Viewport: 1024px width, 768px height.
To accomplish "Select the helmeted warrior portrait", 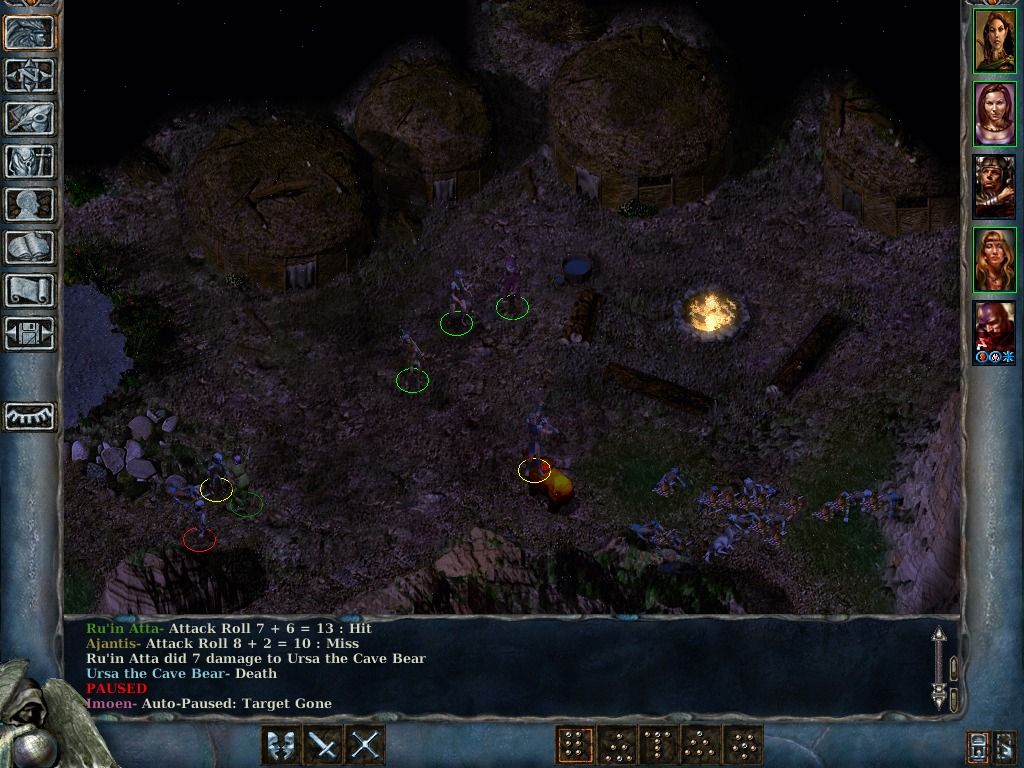I will [x=995, y=187].
